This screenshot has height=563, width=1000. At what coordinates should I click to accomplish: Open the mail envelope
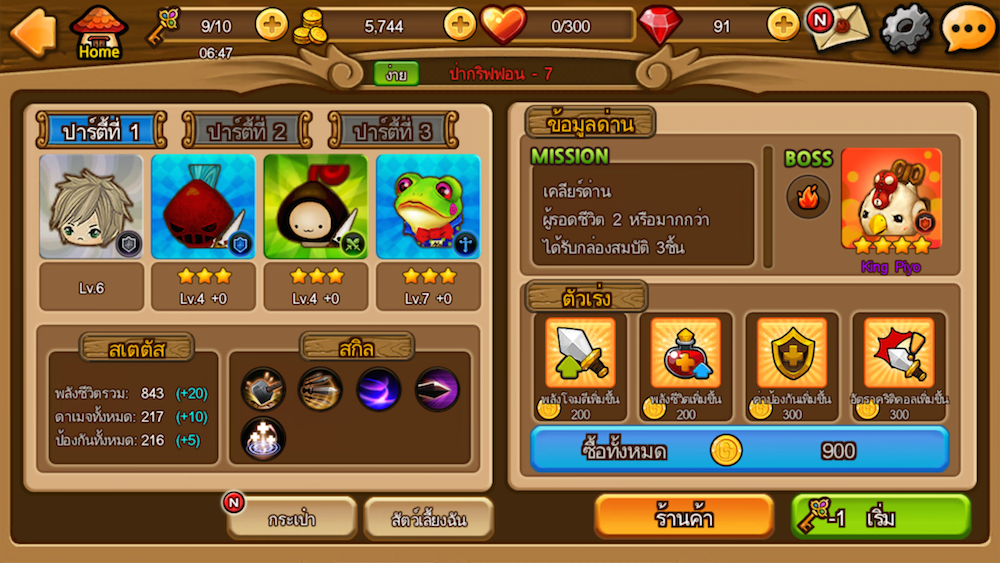pyautogui.click(x=838, y=27)
